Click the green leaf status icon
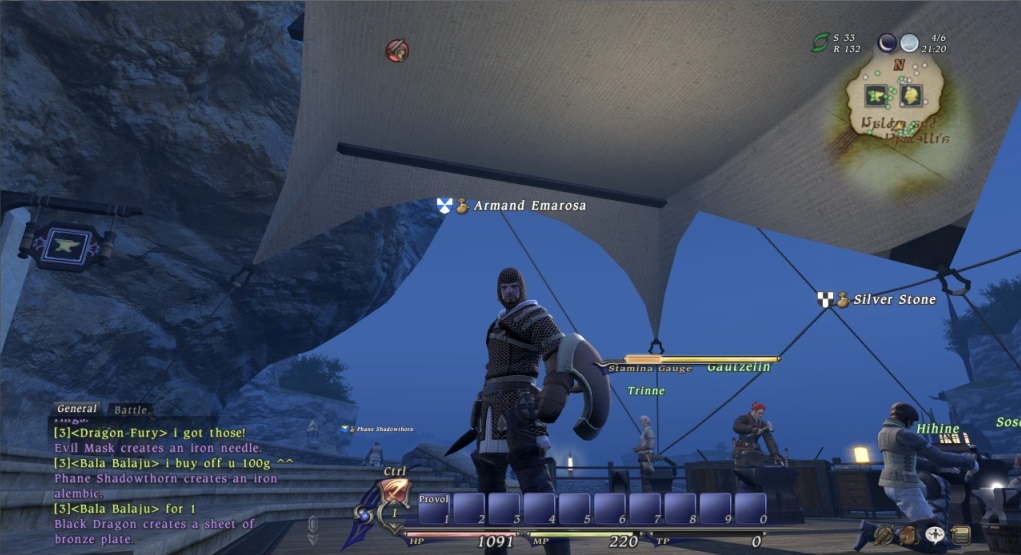 click(820, 42)
